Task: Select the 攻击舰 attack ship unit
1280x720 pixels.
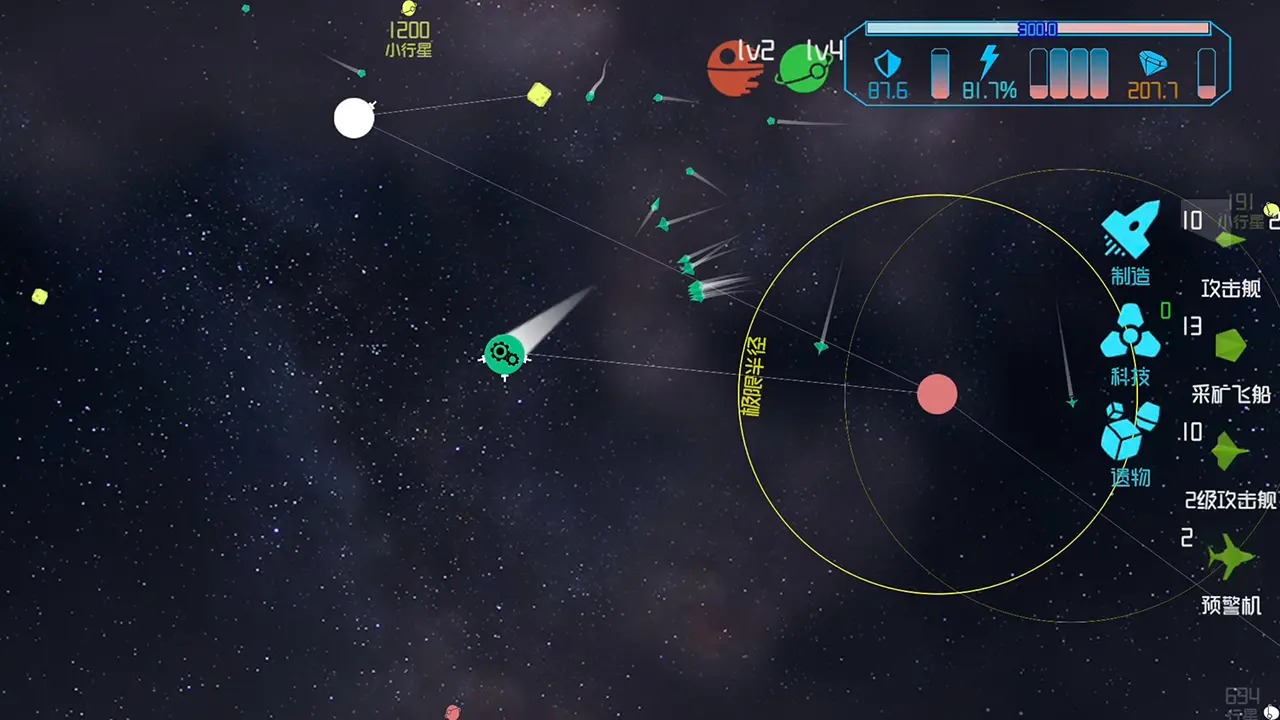Action: pyautogui.click(x=1231, y=237)
